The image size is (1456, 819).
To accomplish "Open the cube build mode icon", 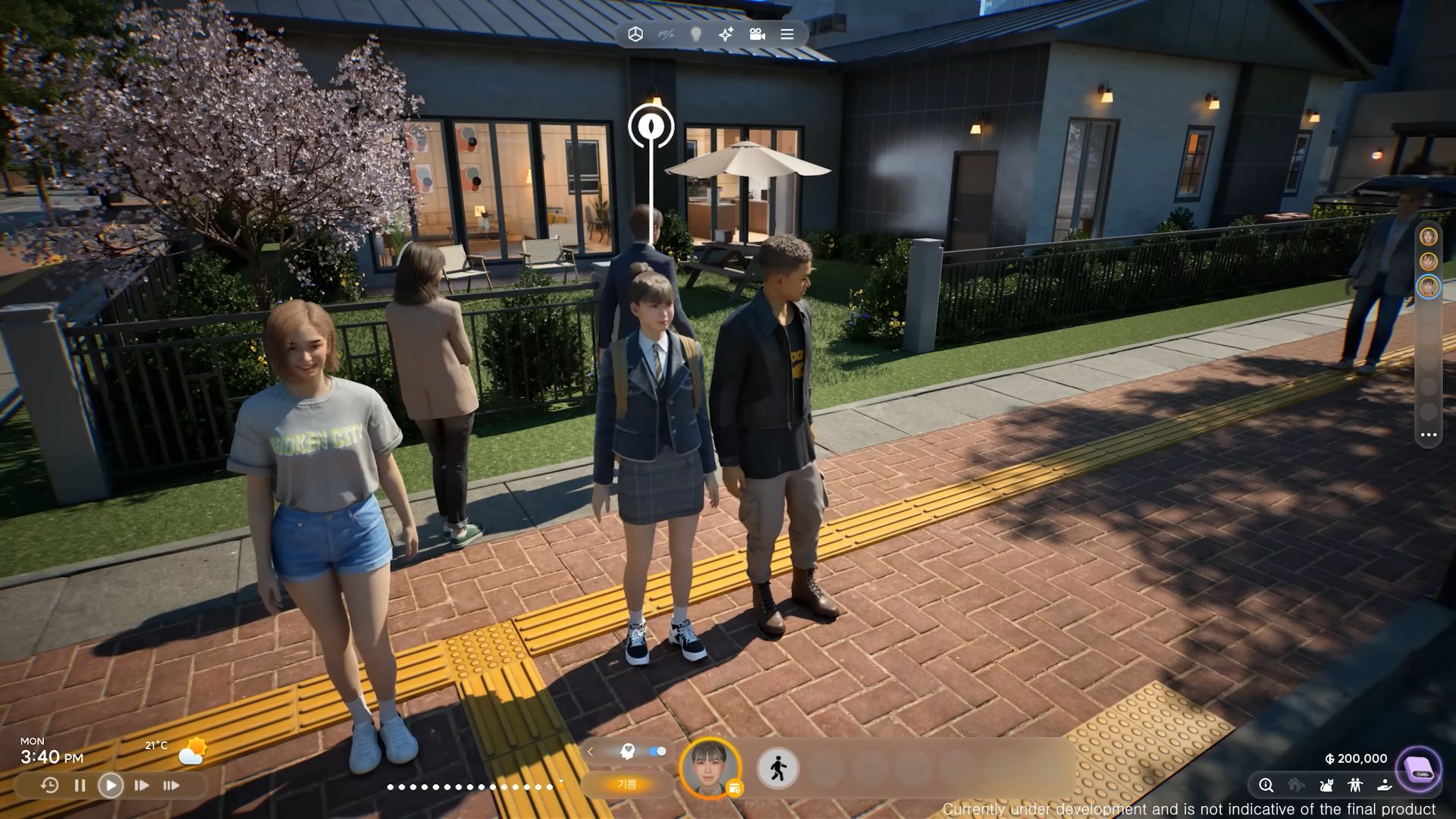I will tap(635, 34).
